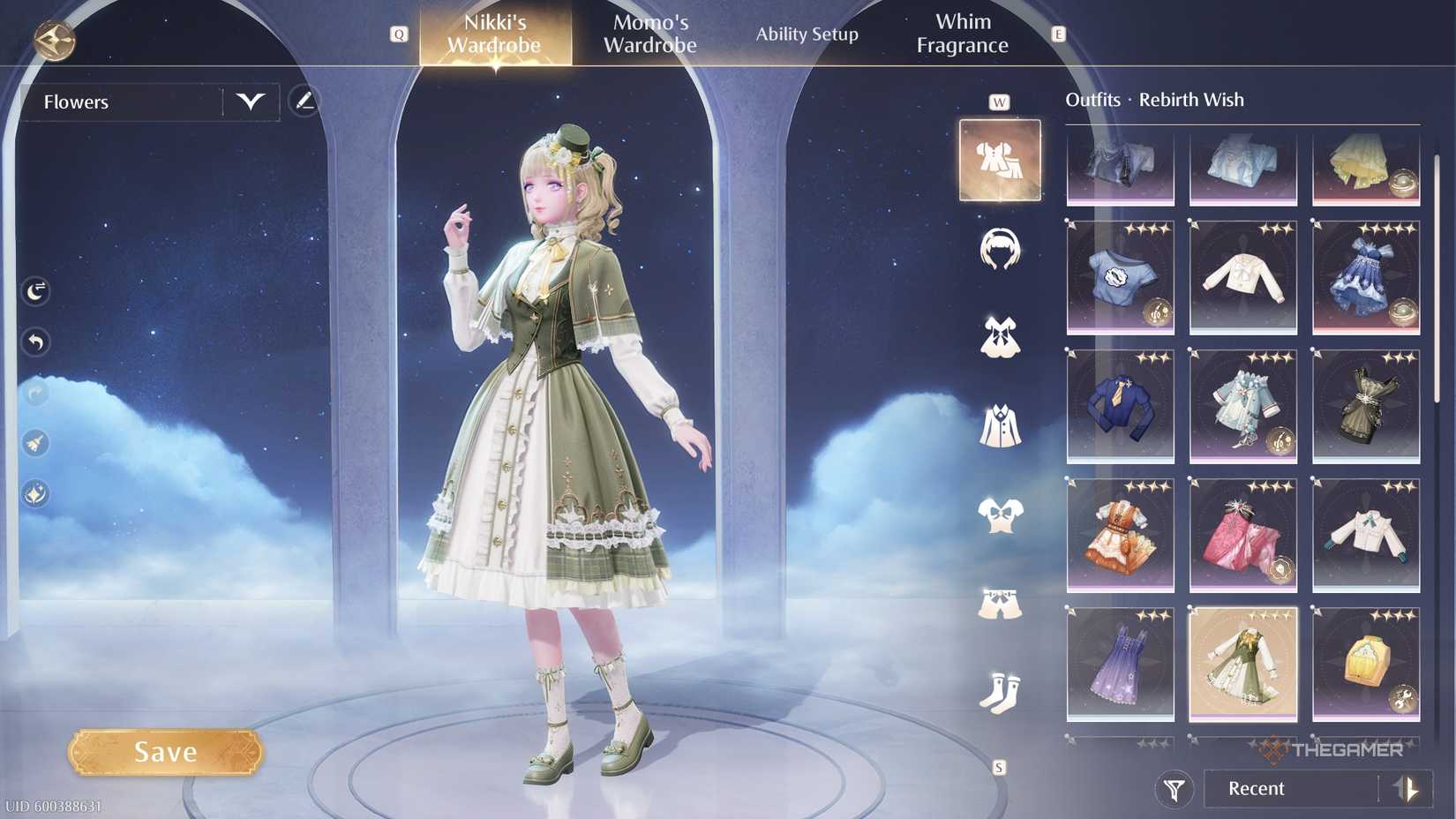The width and height of the screenshot is (1456, 819).
Task: Select the green lolita dress thumbnail
Action: [x=1242, y=665]
